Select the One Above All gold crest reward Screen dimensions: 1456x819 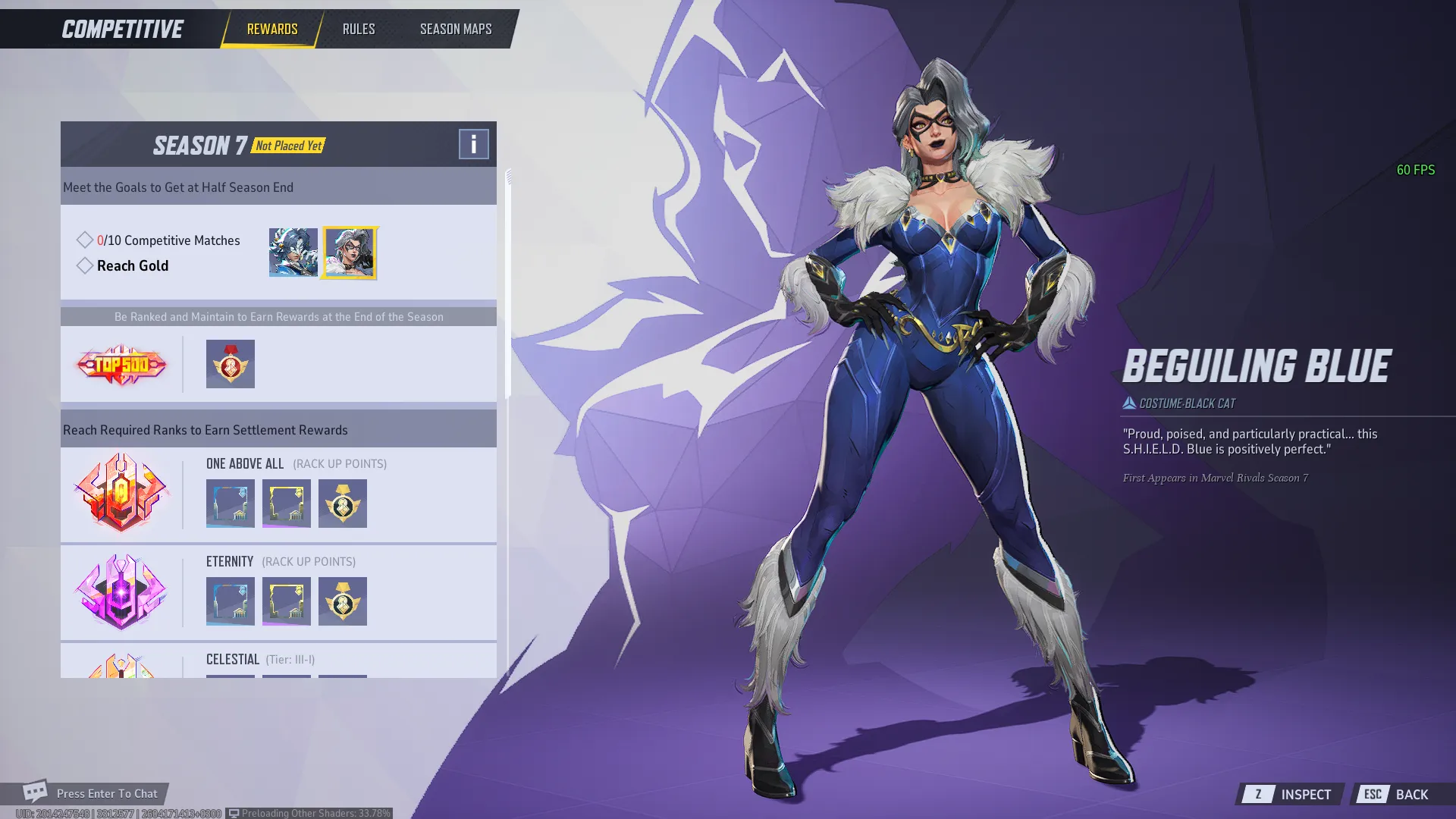coord(342,504)
